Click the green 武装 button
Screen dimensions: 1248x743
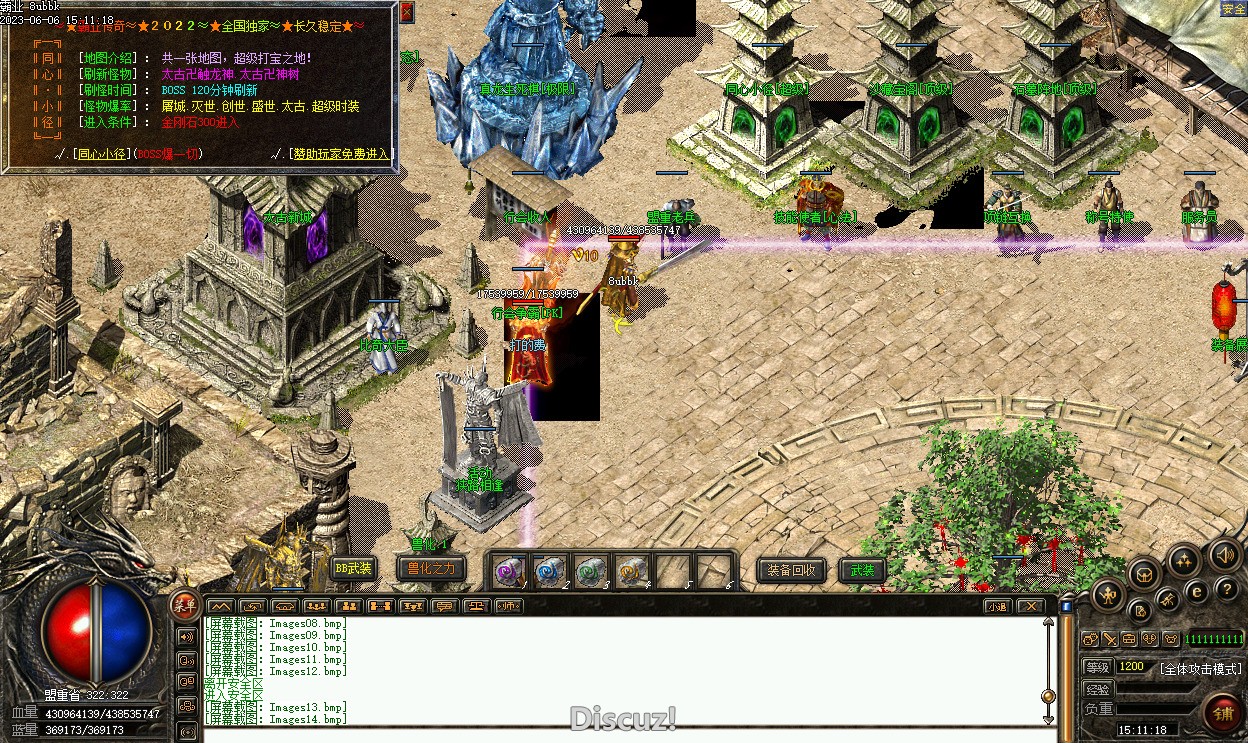[862, 570]
